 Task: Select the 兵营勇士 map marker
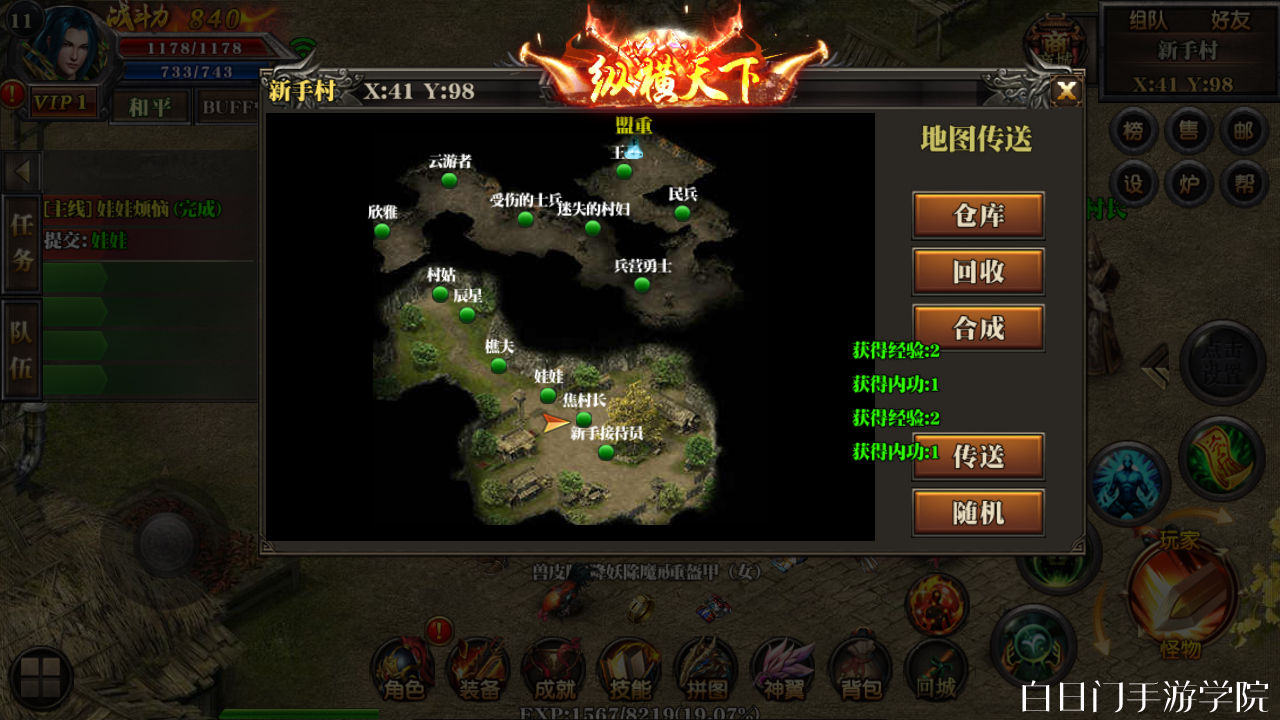point(642,284)
